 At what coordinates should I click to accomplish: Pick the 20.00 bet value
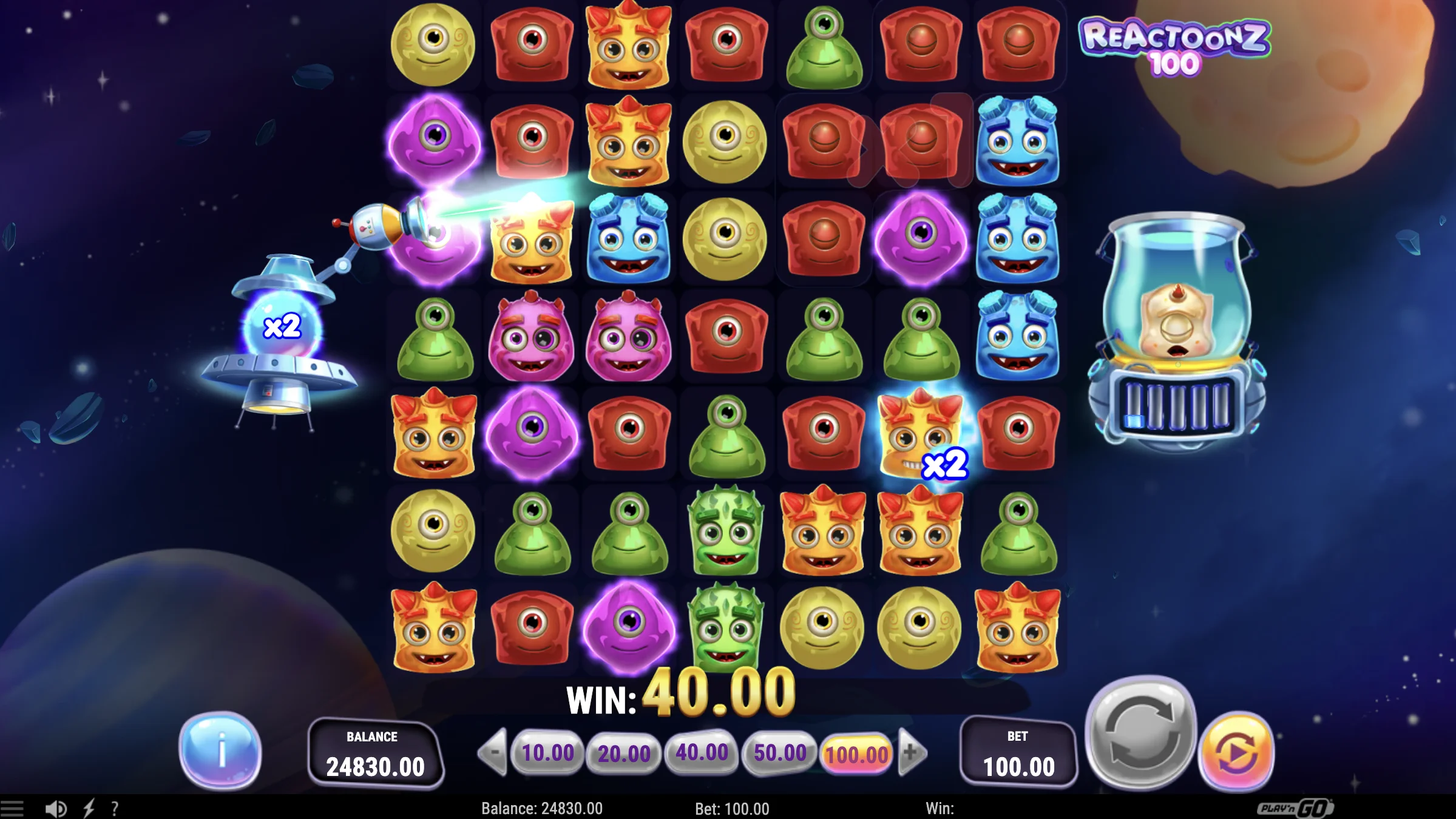click(626, 752)
